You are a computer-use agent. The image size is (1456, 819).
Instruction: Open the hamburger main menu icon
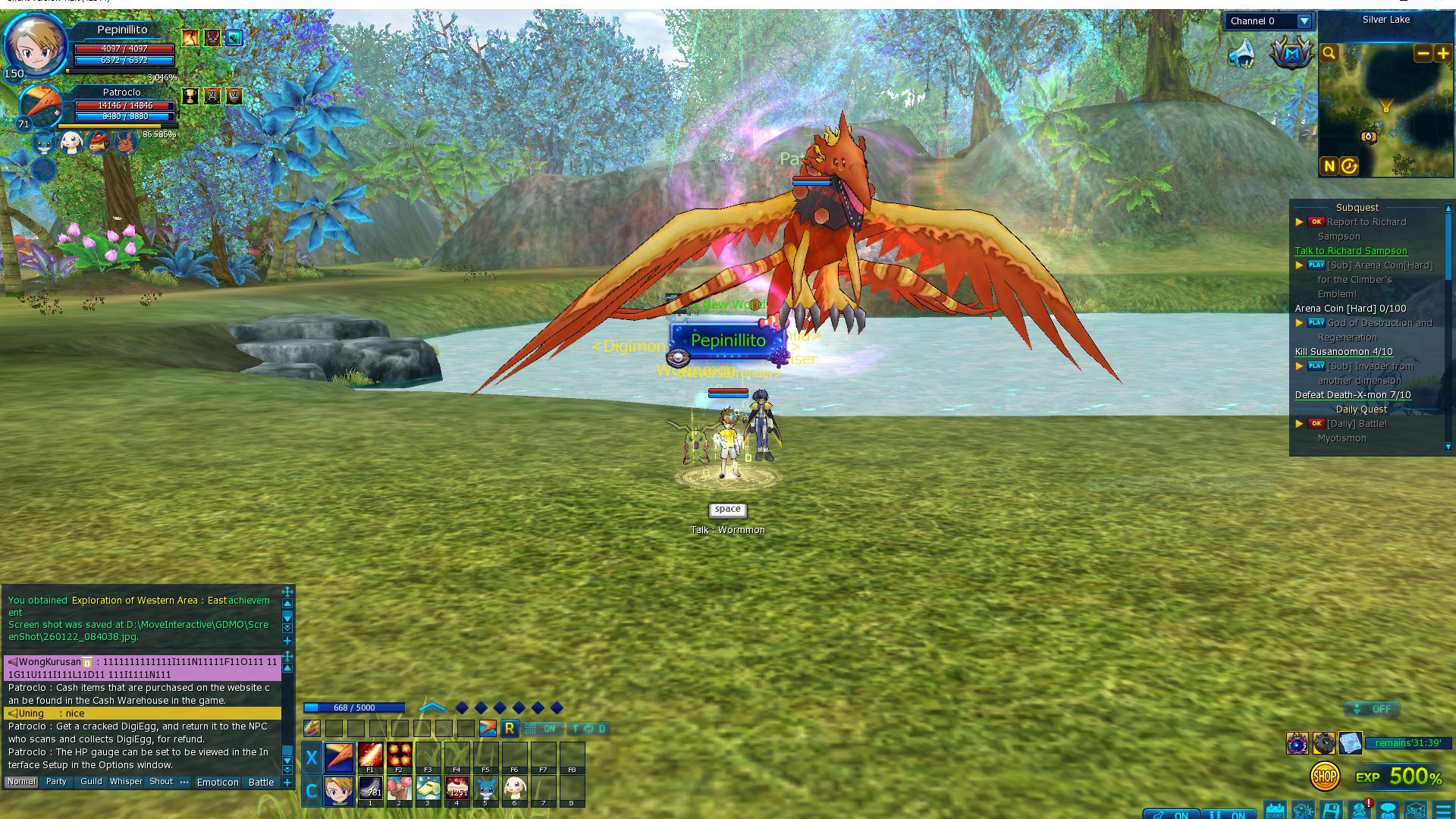1443,810
